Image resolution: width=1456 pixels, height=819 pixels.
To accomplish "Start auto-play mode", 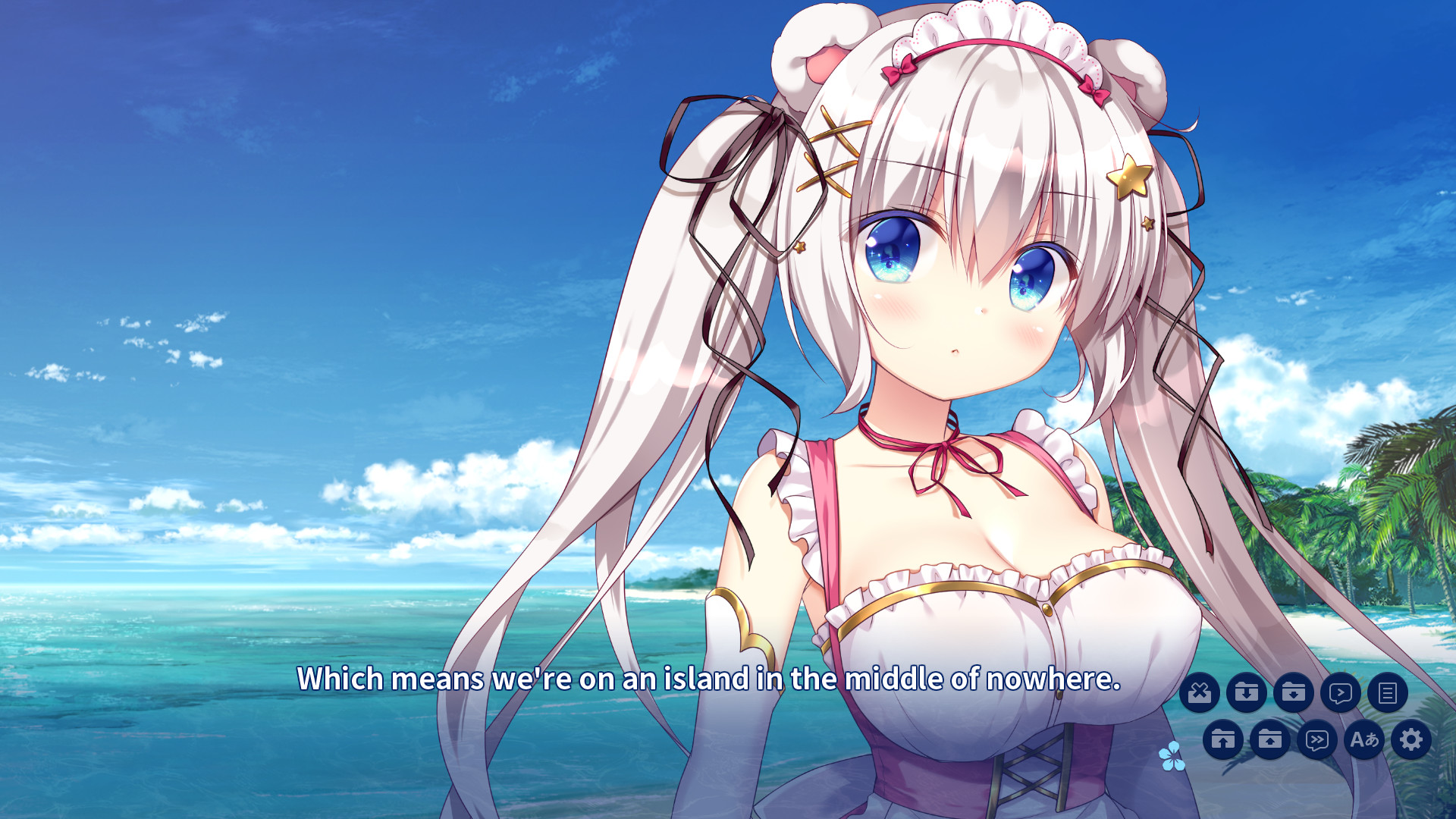I will pos(1341,692).
